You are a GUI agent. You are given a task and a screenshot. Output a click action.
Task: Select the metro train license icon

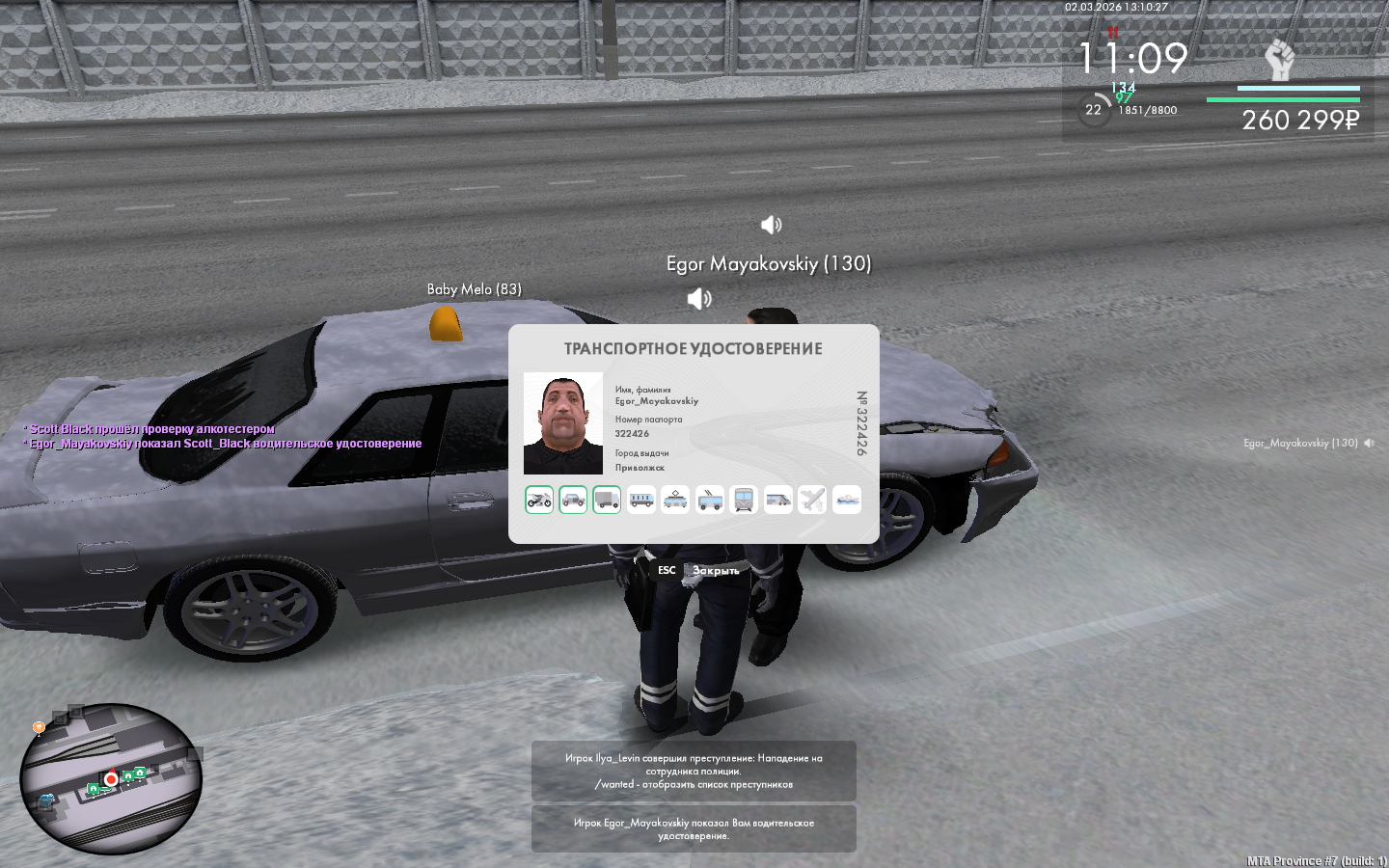[x=744, y=500]
